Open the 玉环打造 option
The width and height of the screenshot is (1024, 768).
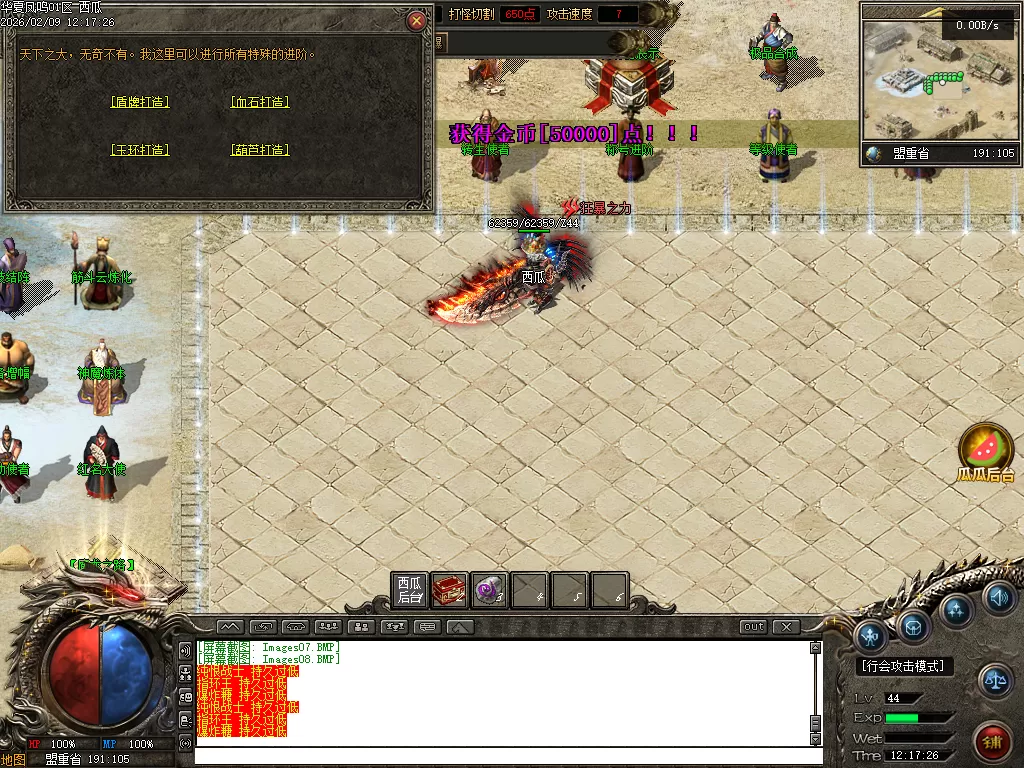tap(140, 150)
